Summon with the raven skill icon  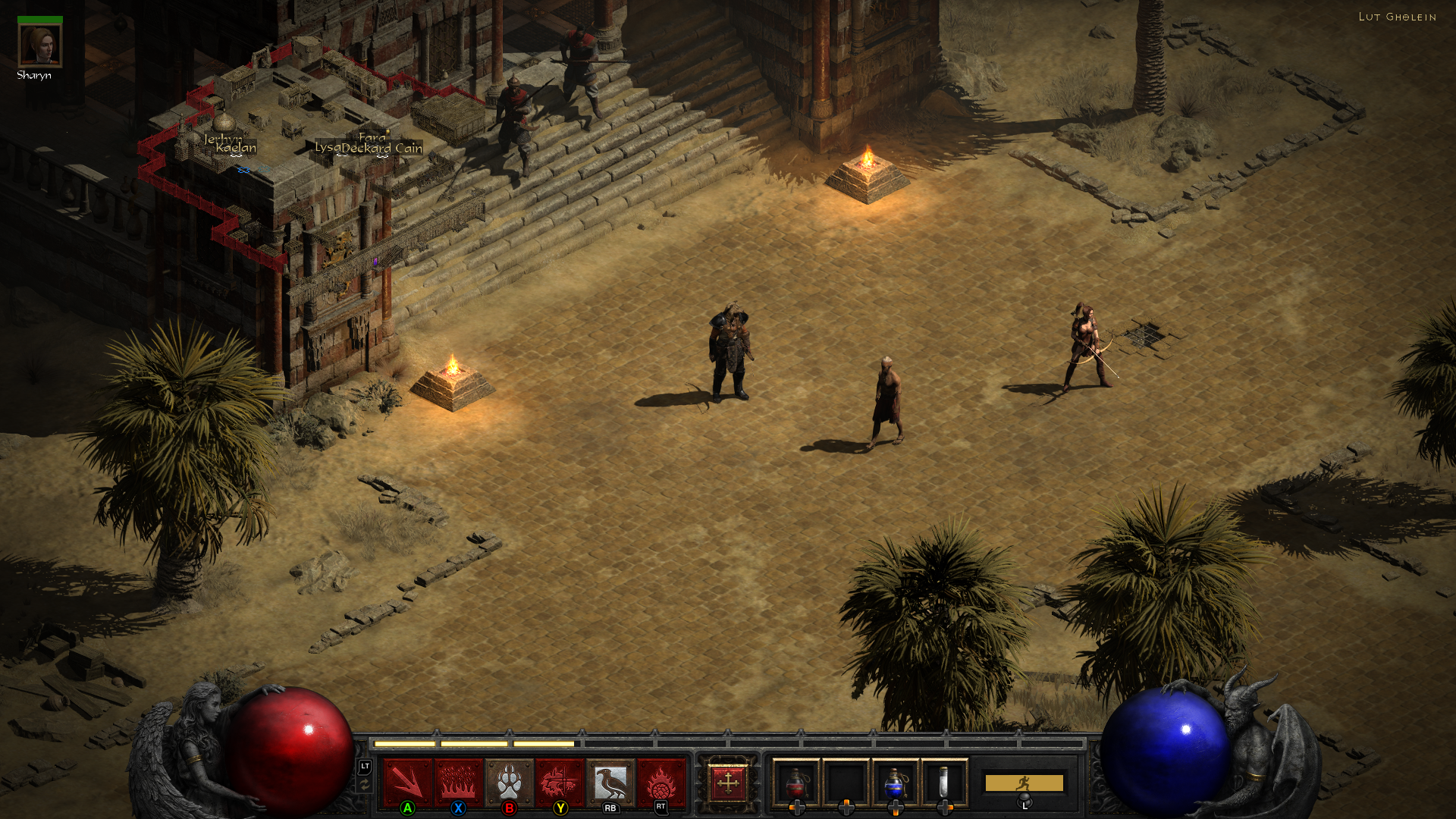[610, 782]
